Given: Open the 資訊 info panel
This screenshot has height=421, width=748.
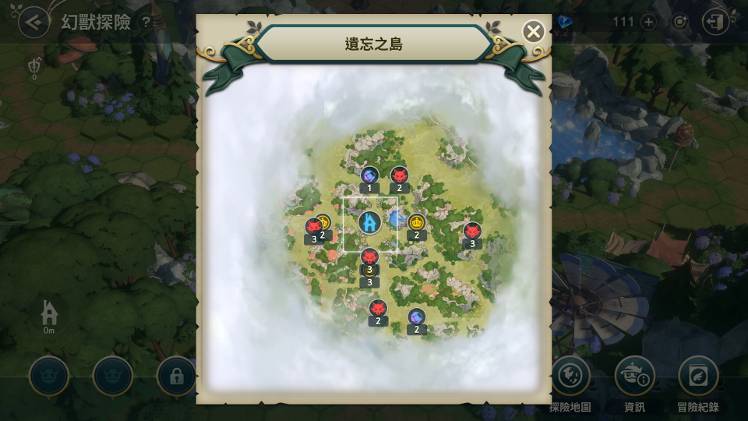Looking at the screenshot, I should (634, 376).
